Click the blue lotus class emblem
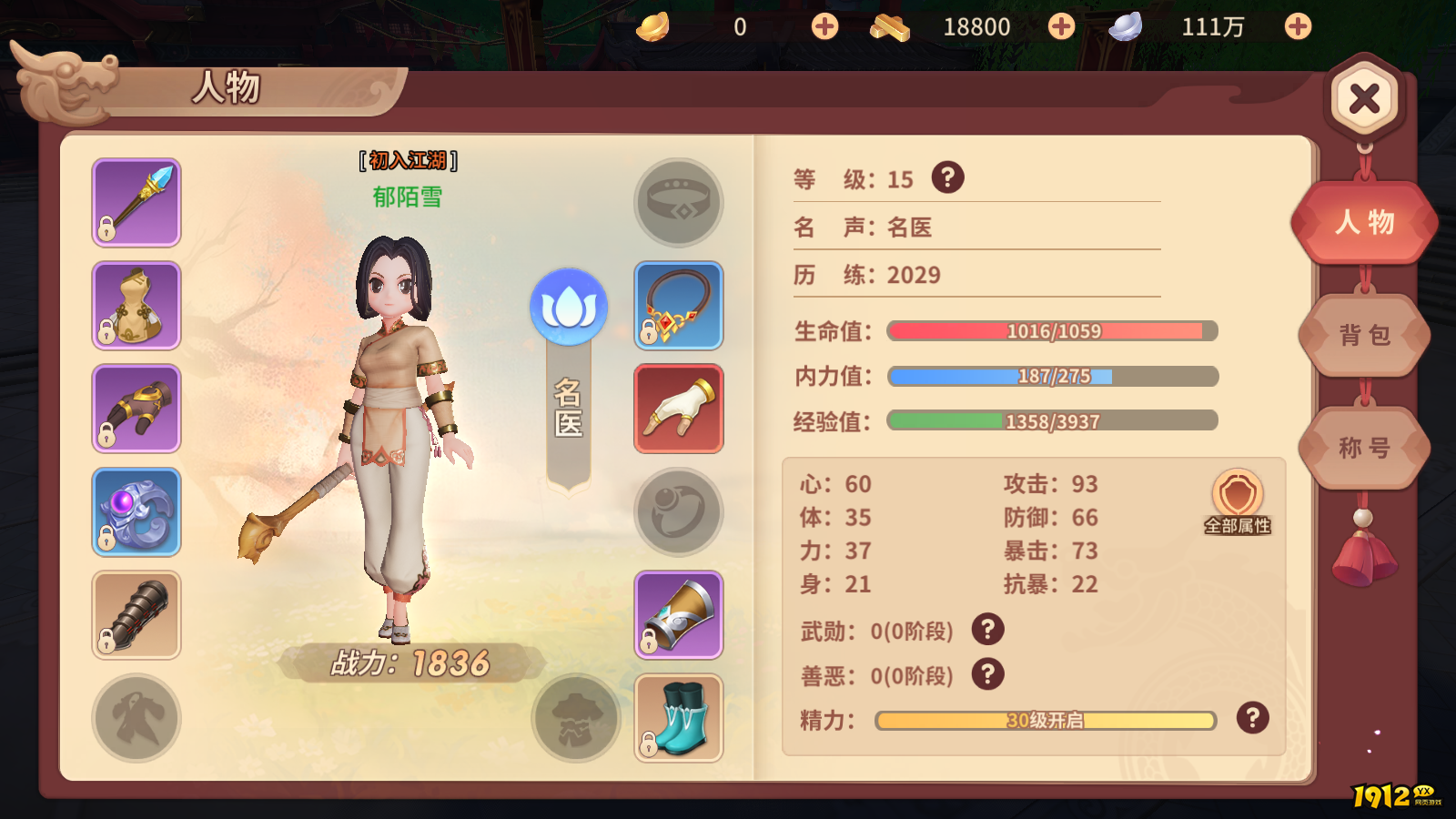The height and width of the screenshot is (819, 1456). [571, 308]
